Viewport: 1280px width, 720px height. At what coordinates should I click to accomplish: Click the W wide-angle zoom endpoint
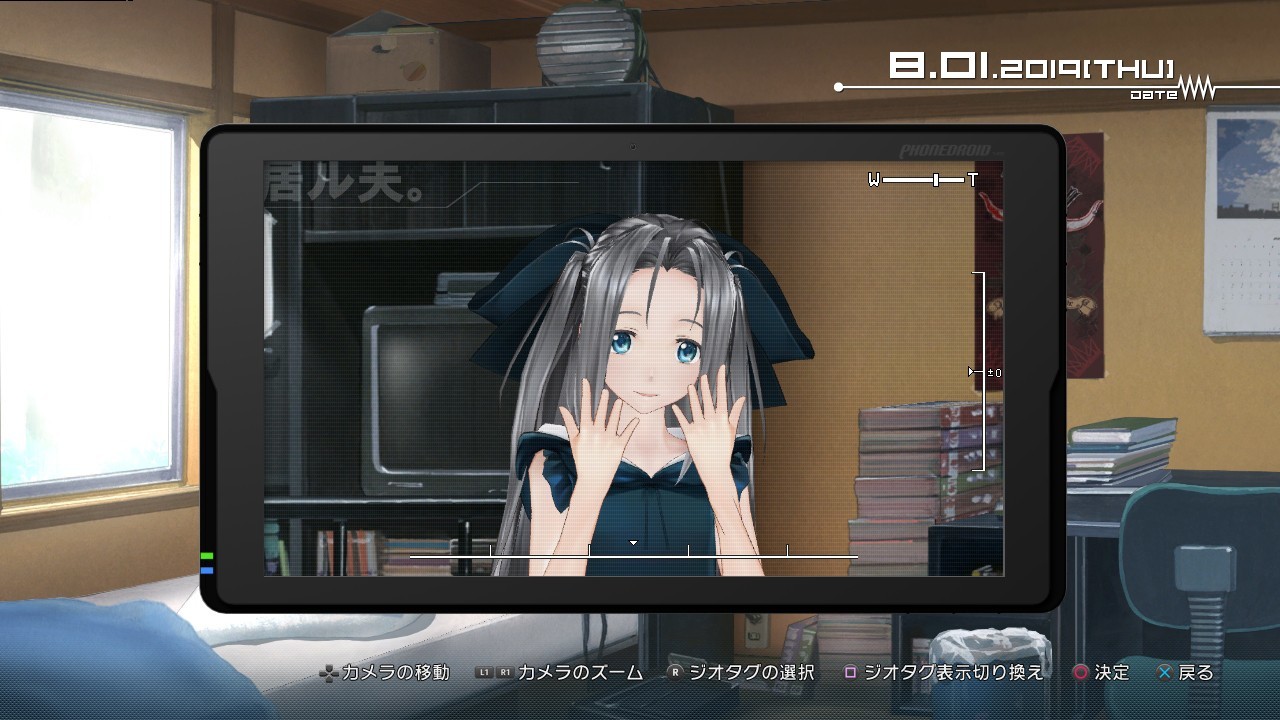pyautogui.click(x=874, y=180)
